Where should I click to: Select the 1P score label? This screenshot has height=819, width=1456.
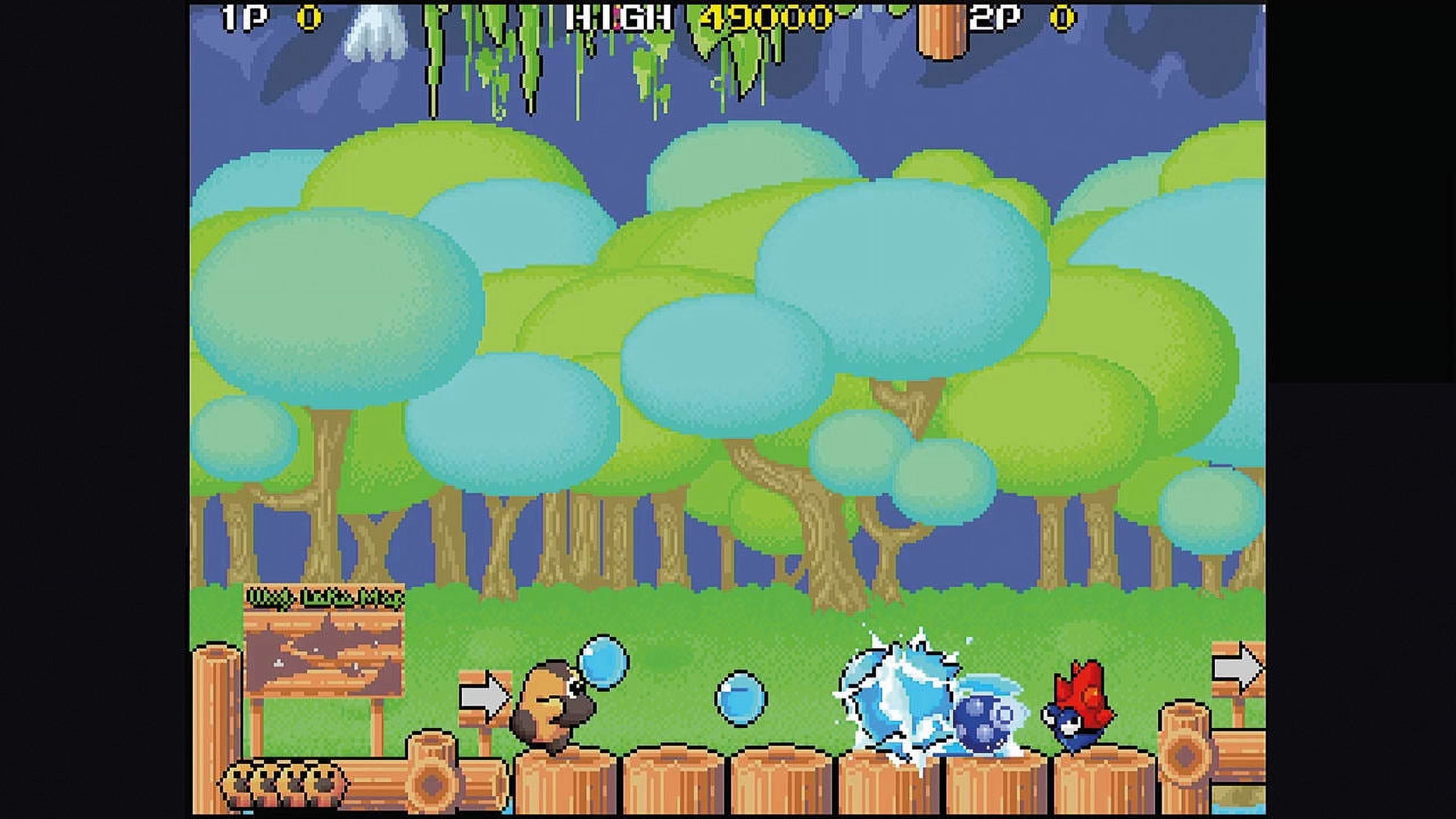242,17
